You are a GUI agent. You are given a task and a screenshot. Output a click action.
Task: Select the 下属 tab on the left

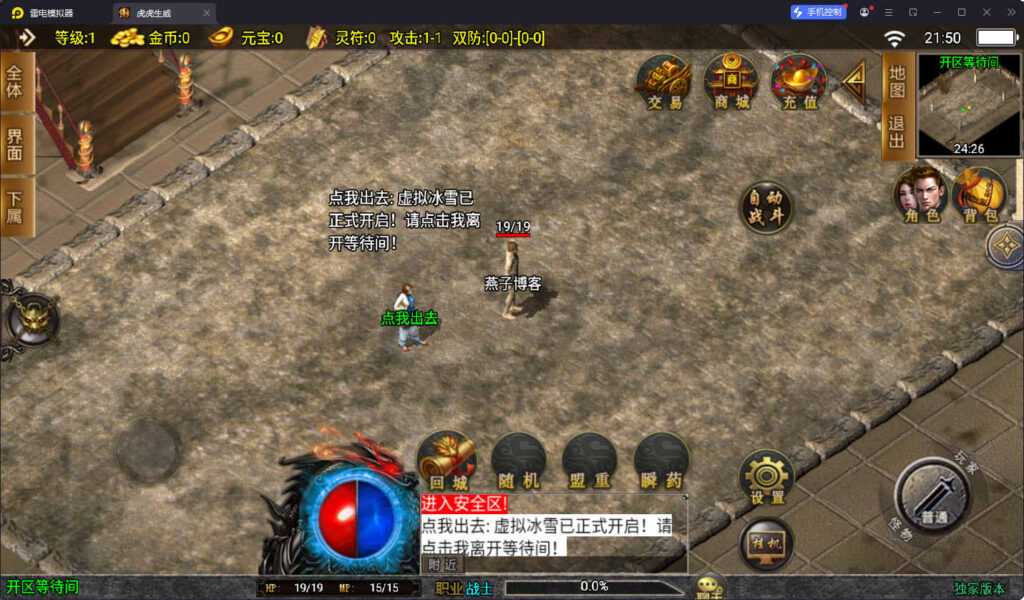click(x=15, y=207)
